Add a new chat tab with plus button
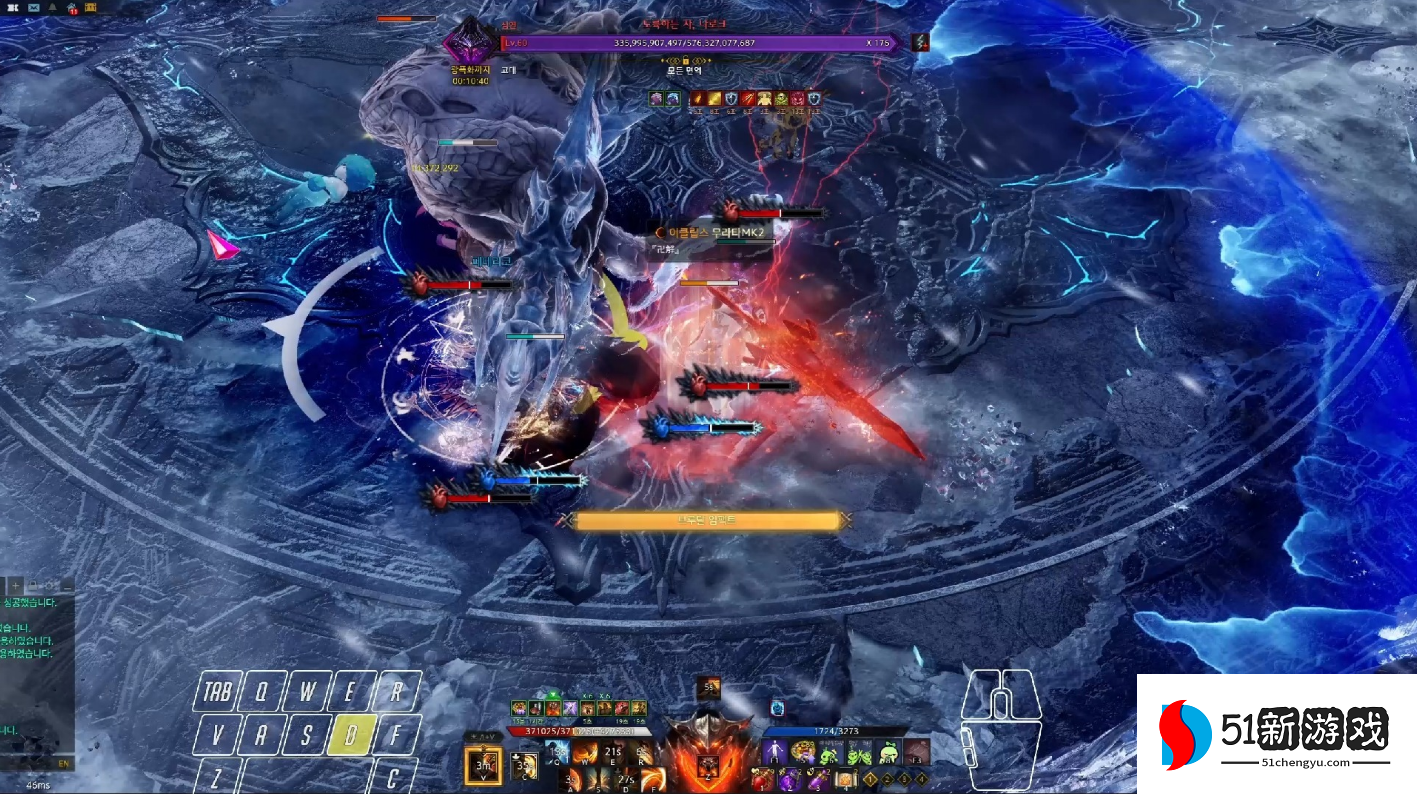Viewport: 1417px width, 794px height. (x=16, y=584)
